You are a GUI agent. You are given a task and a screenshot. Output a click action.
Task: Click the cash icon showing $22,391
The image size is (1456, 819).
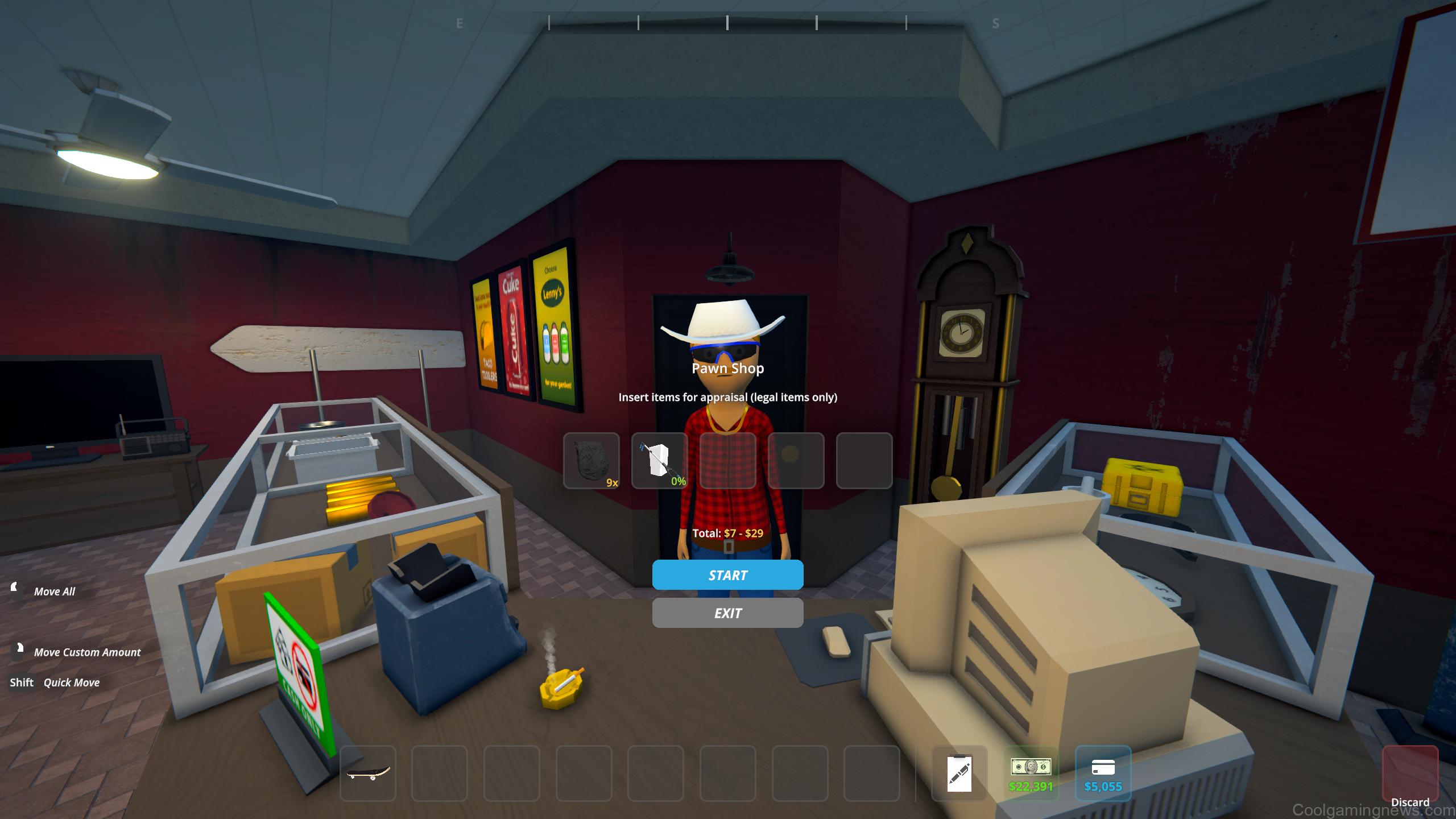click(1031, 771)
